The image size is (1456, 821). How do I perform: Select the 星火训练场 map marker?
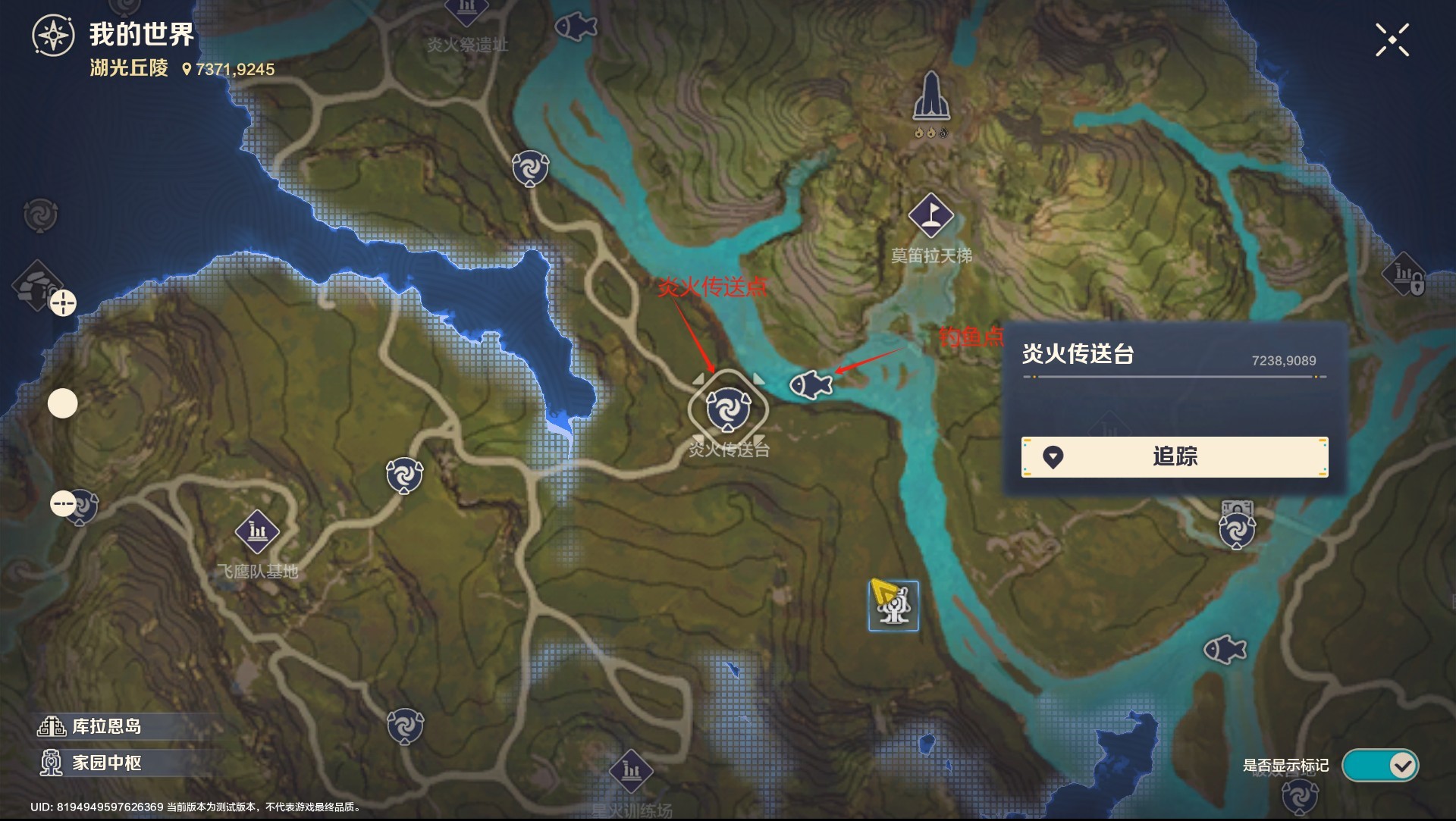pyautogui.click(x=631, y=772)
